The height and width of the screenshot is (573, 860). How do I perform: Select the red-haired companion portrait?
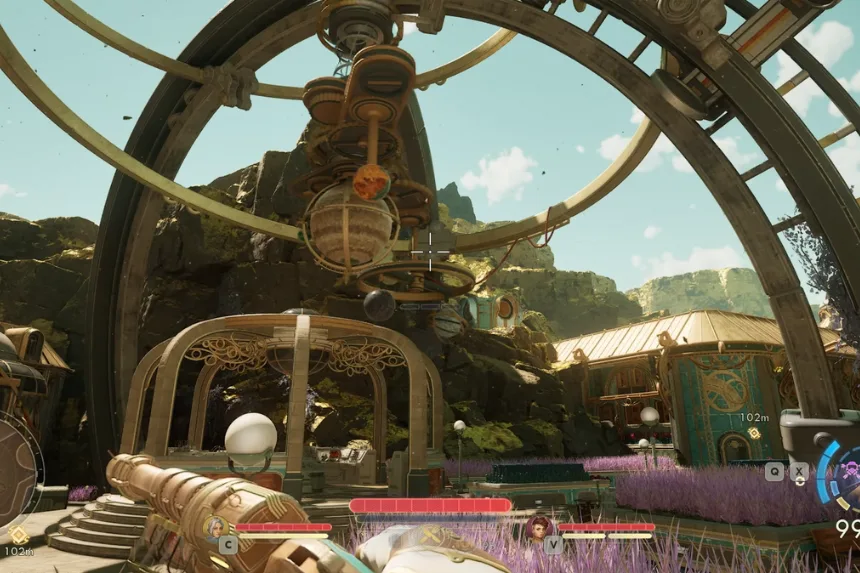(x=539, y=527)
